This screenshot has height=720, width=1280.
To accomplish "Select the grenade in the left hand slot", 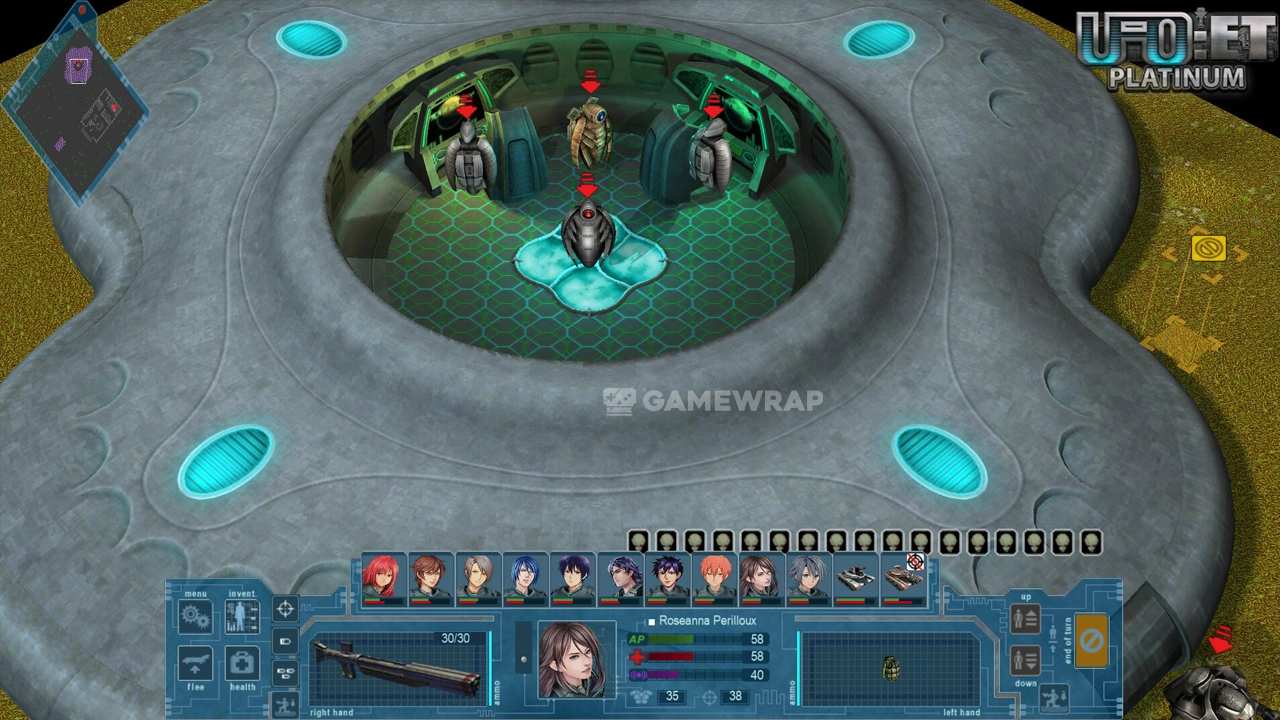I will pyautogui.click(x=890, y=668).
